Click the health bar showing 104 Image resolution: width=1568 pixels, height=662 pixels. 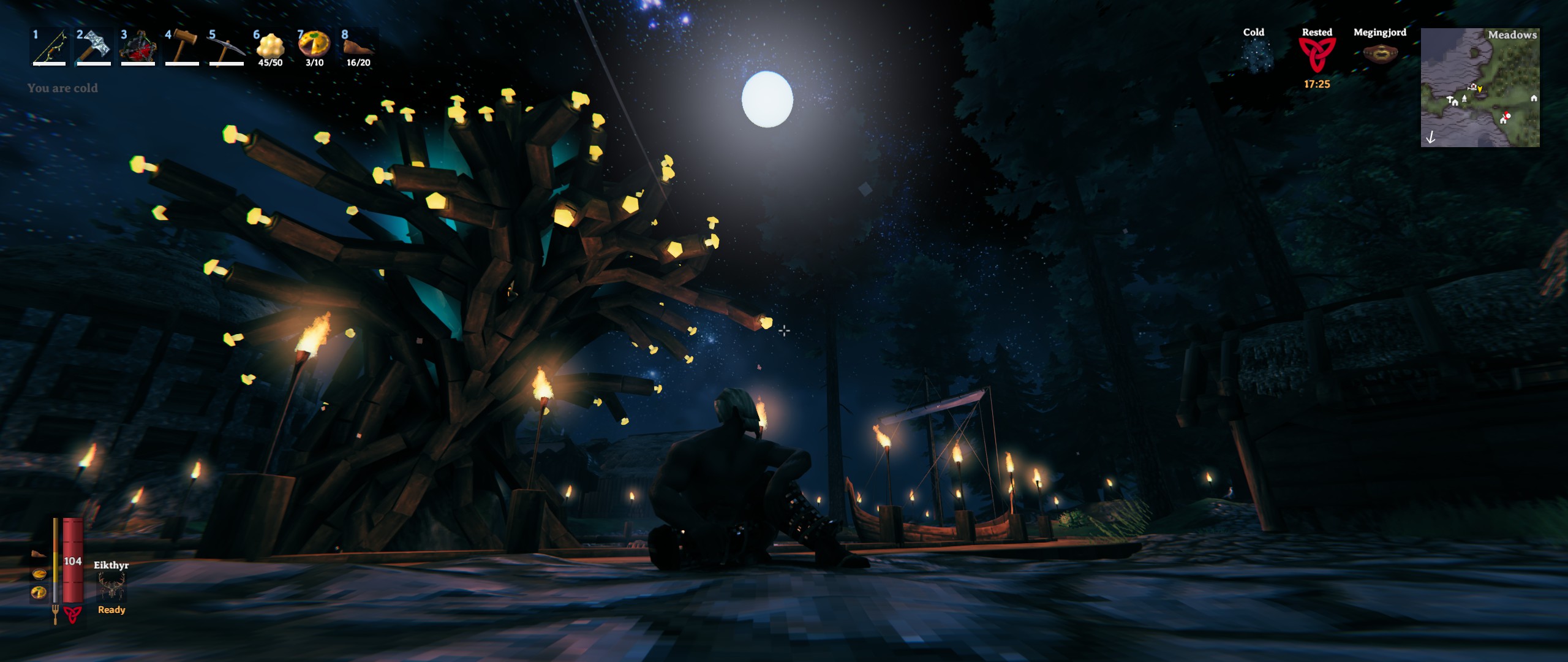point(73,561)
